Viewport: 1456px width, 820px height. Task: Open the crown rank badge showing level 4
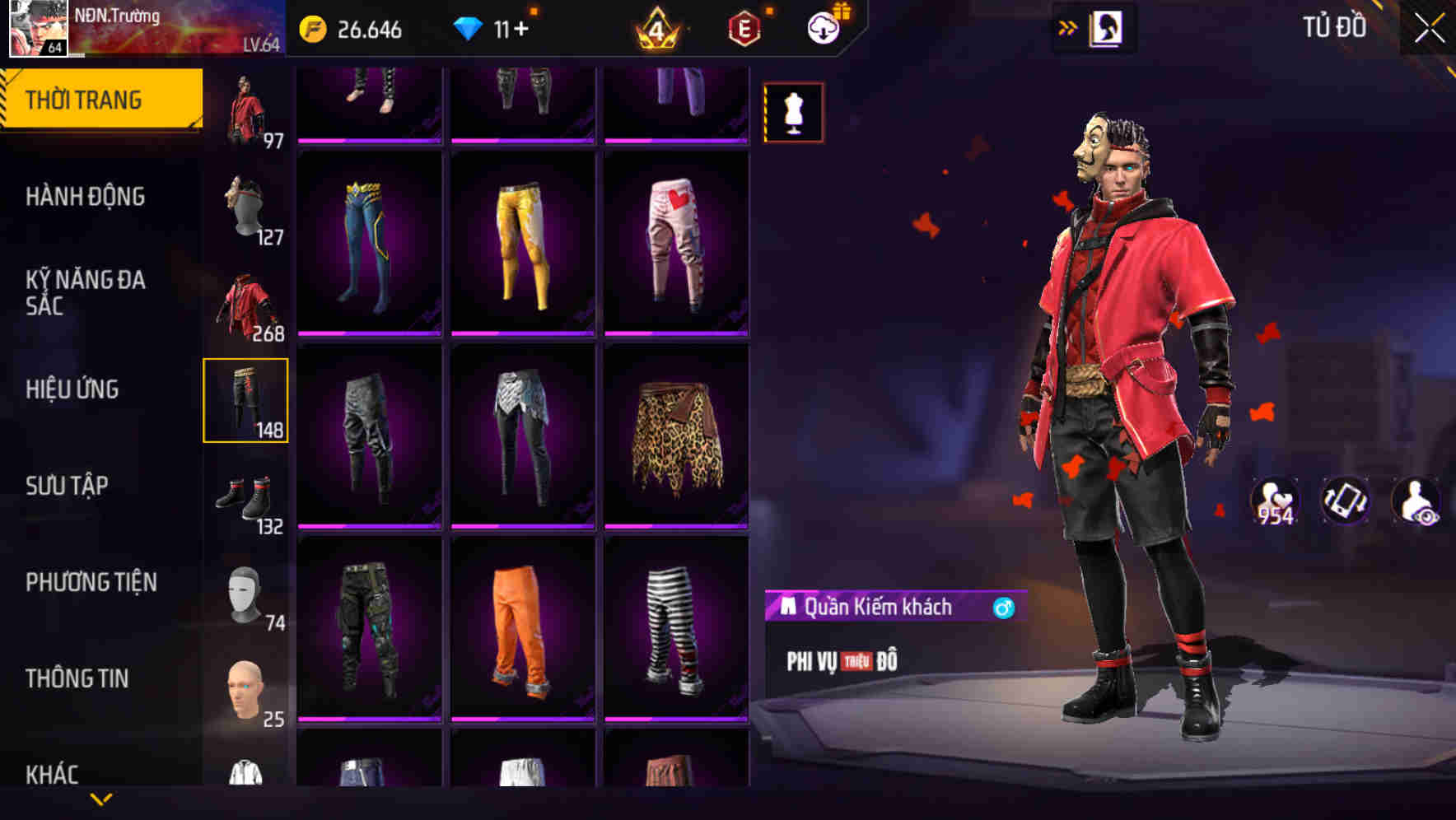coord(655,30)
